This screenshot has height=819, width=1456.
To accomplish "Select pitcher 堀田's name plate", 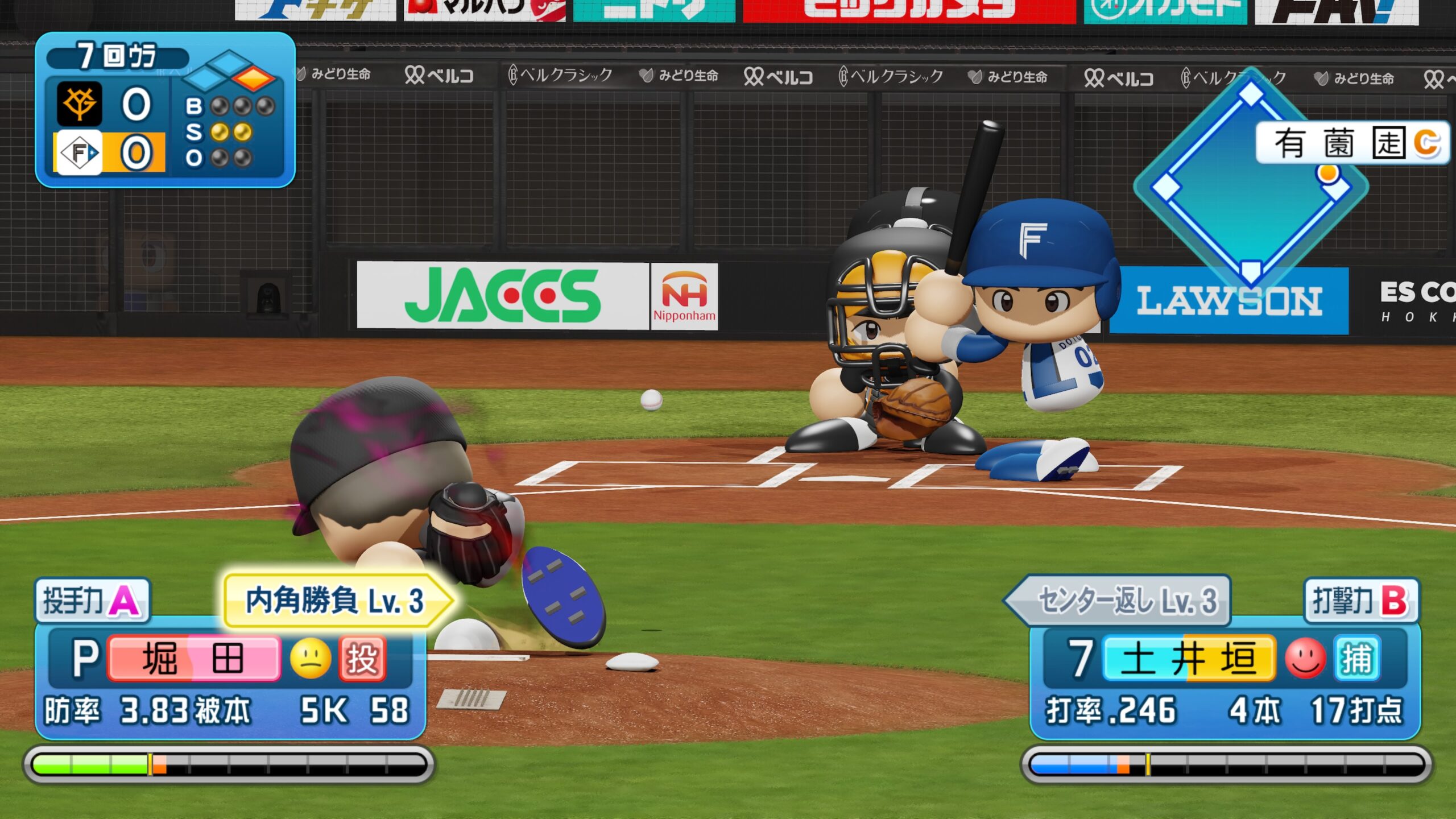I will tap(193, 659).
